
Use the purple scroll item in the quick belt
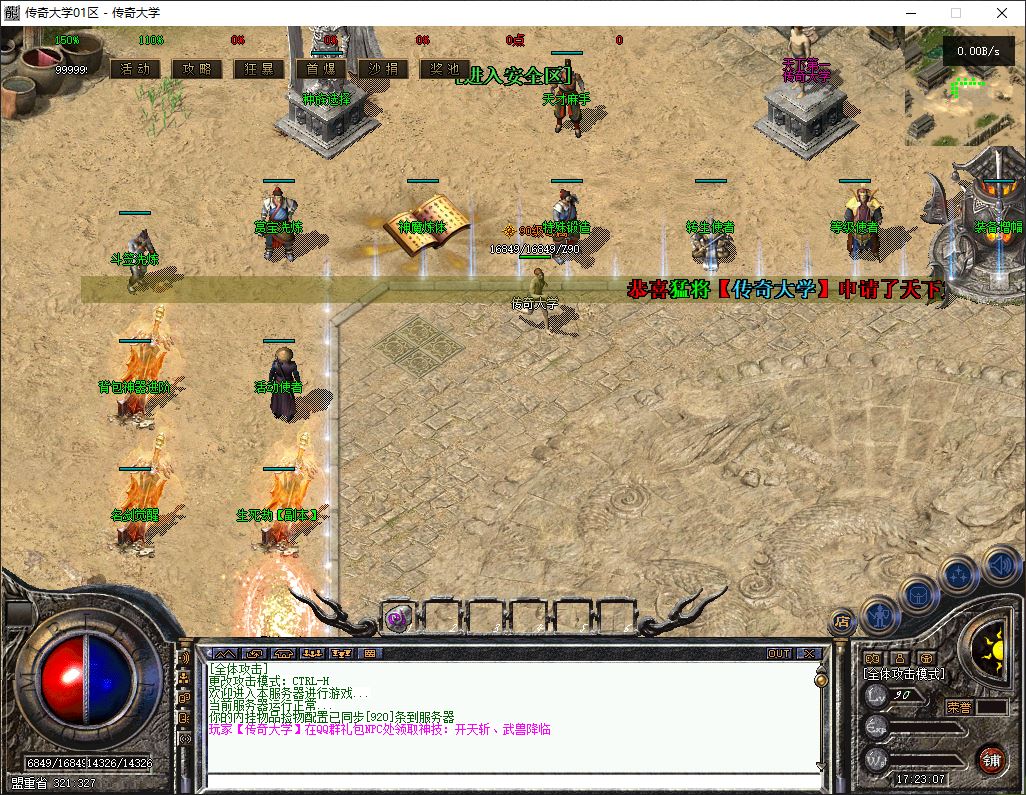click(398, 617)
